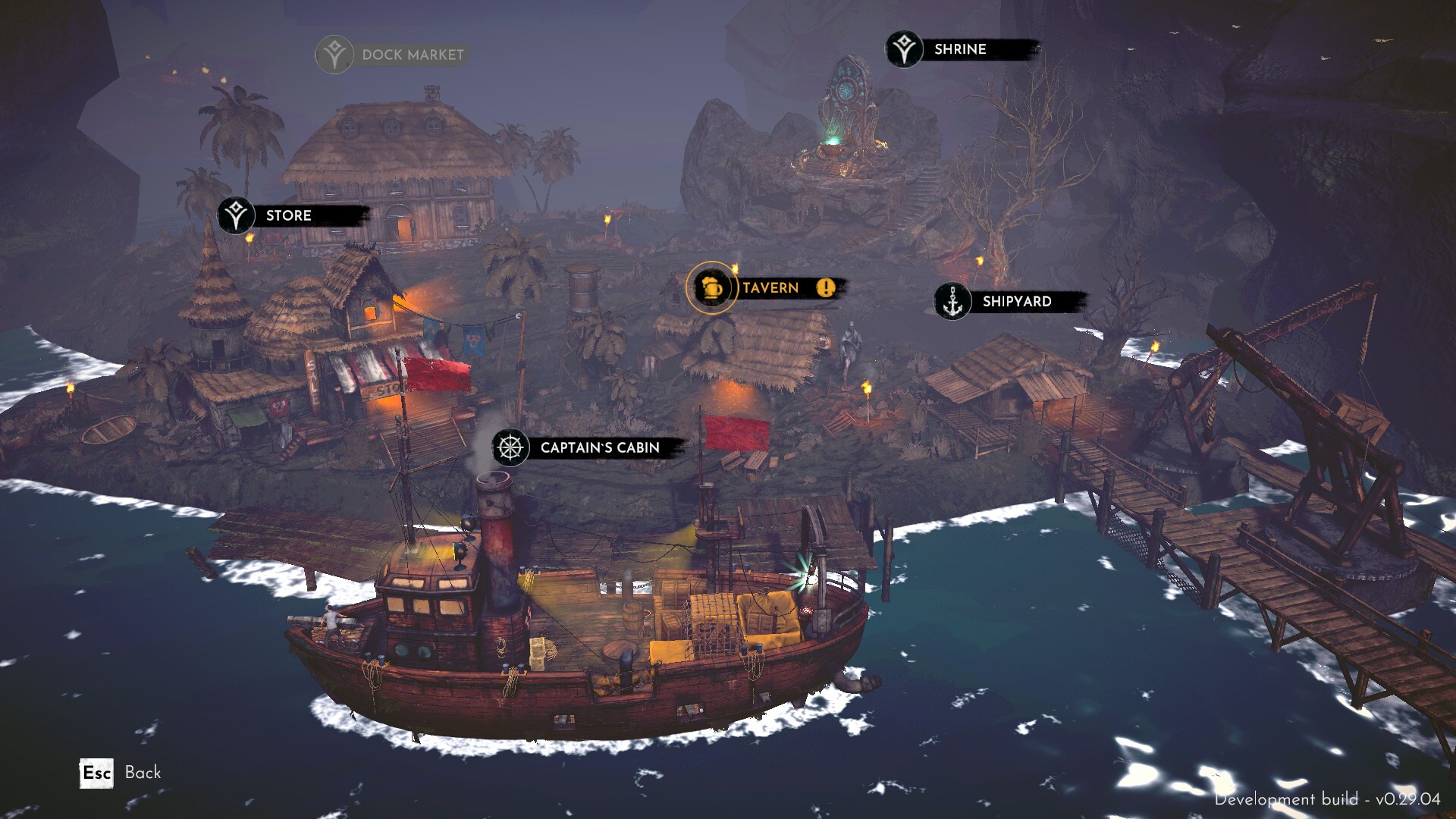The width and height of the screenshot is (1456, 819).
Task: Enter the Captain's Cabin
Action: [599, 448]
